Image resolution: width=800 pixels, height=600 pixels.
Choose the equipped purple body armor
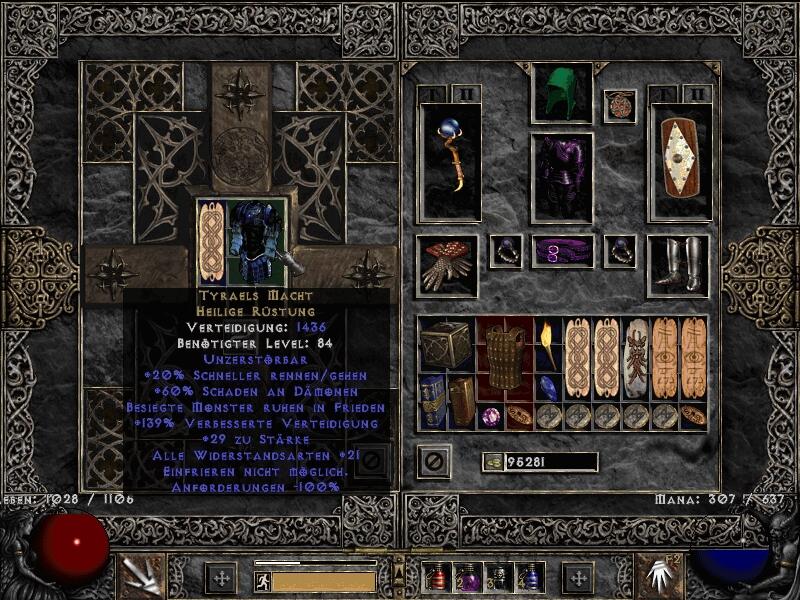[x=561, y=178]
